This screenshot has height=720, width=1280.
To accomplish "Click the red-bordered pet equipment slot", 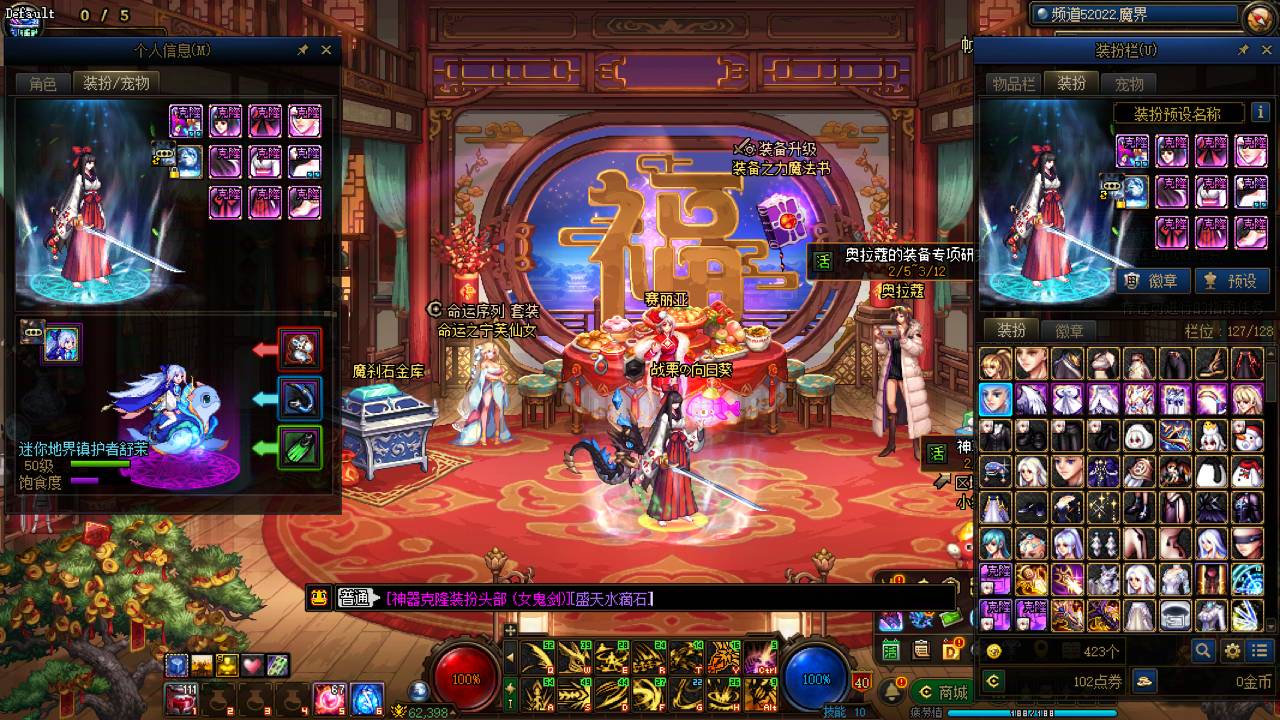I will 299,349.
